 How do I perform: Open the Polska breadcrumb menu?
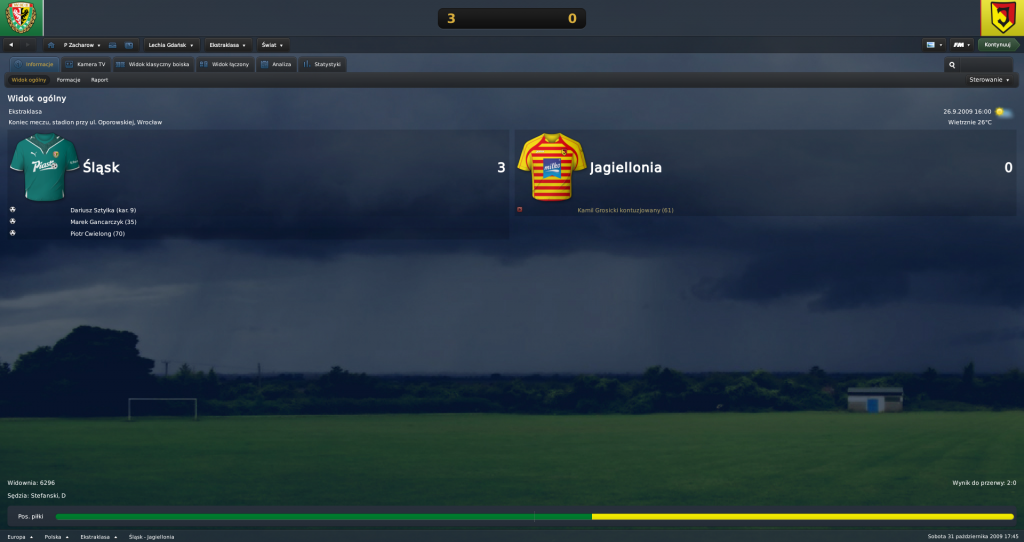pos(55,536)
